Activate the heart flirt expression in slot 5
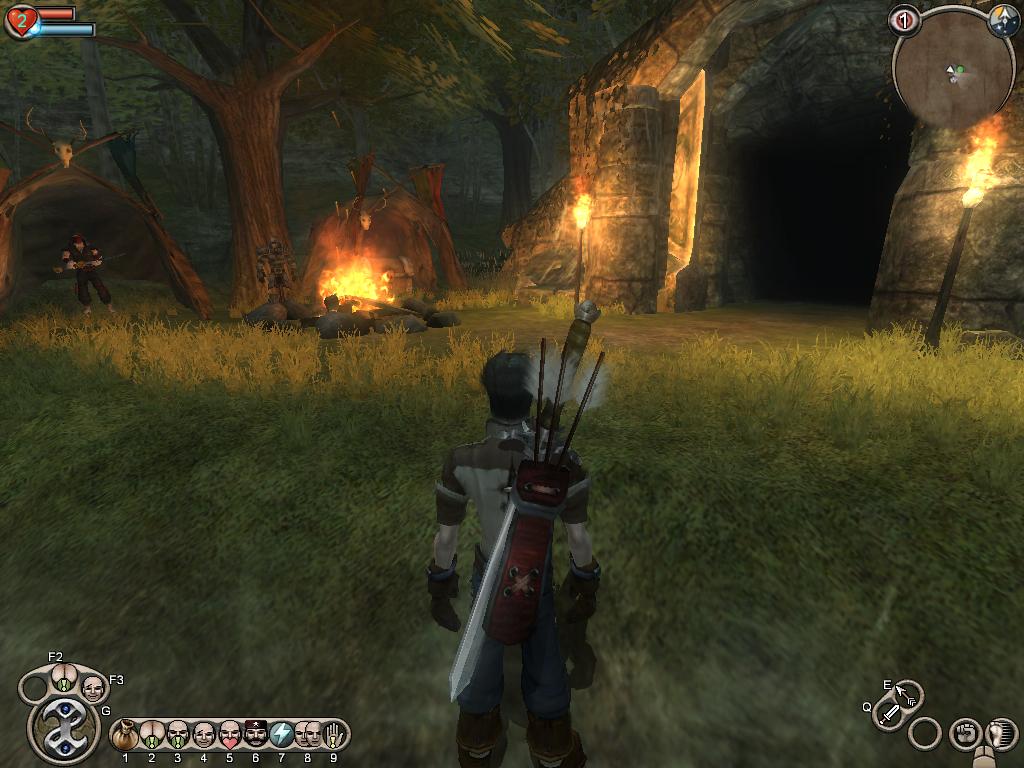This screenshot has height=768, width=1024. [x=230, y=735]
